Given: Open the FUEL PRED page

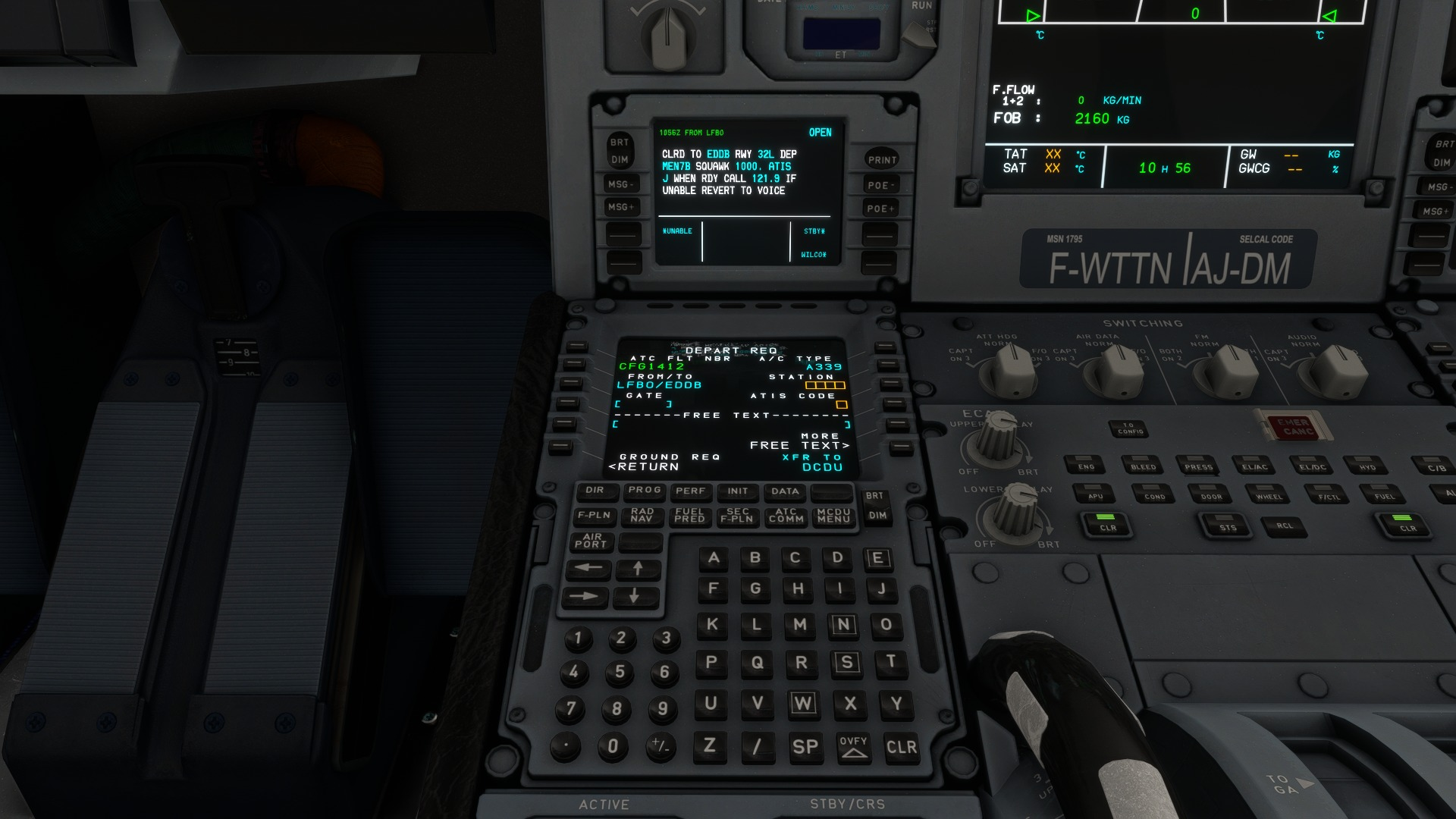Looking at the screenshot, I should click(689, 516).
